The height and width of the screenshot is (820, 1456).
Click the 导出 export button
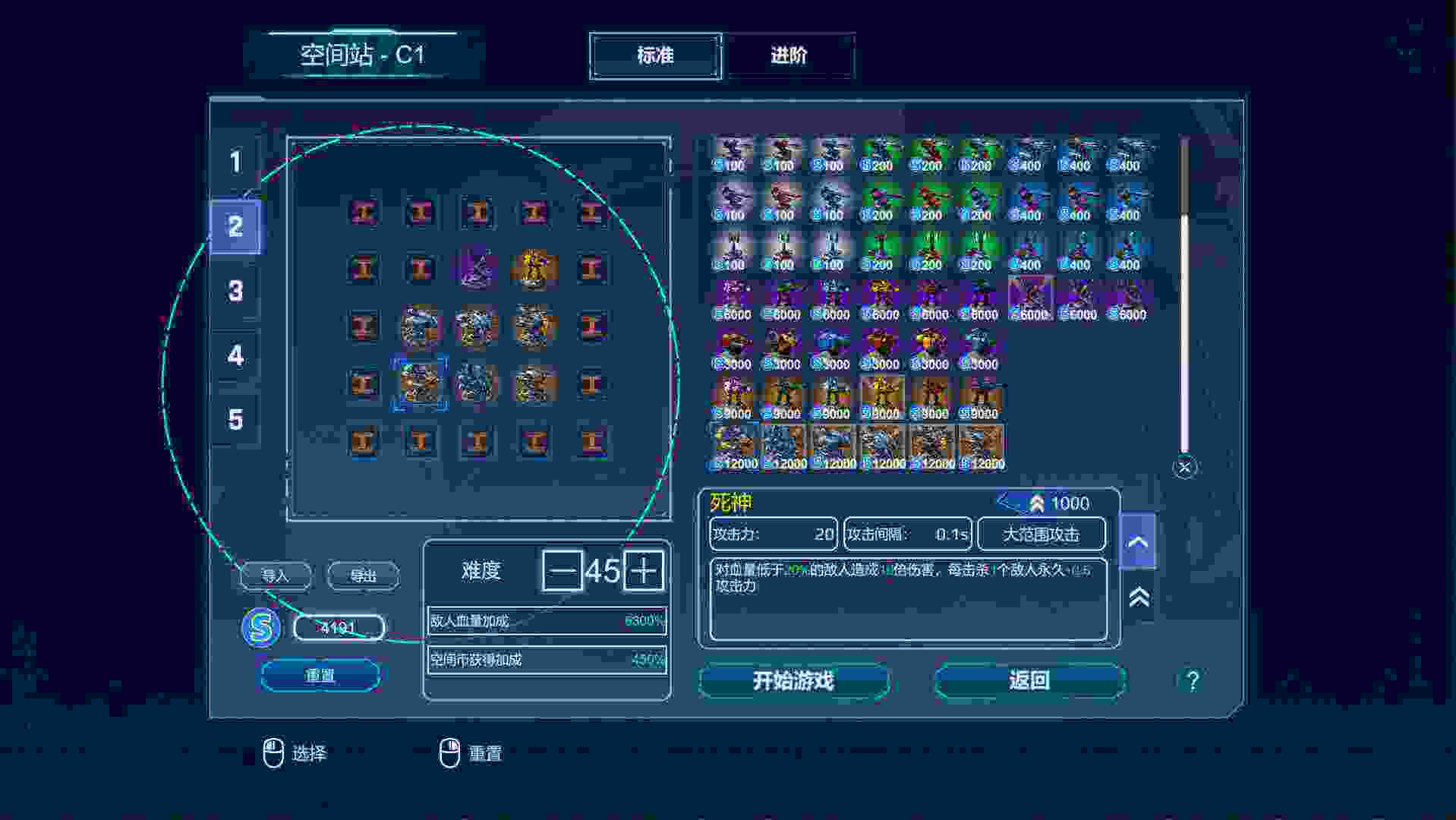point(363,576)
